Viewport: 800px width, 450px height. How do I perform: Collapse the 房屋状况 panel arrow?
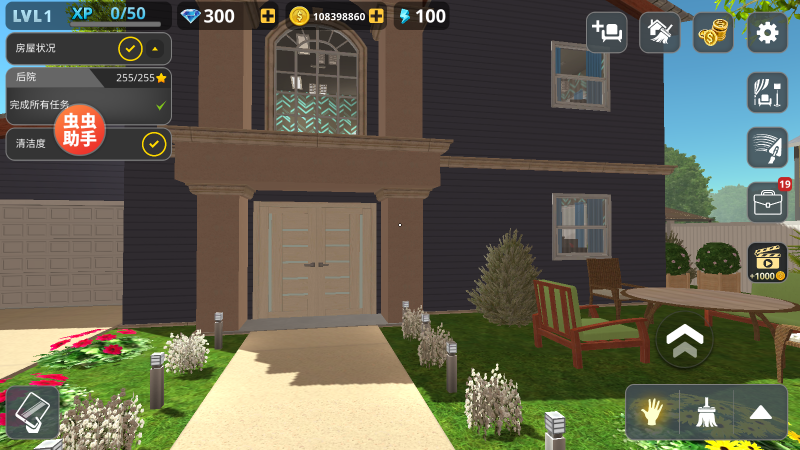[x=155, y=48]
